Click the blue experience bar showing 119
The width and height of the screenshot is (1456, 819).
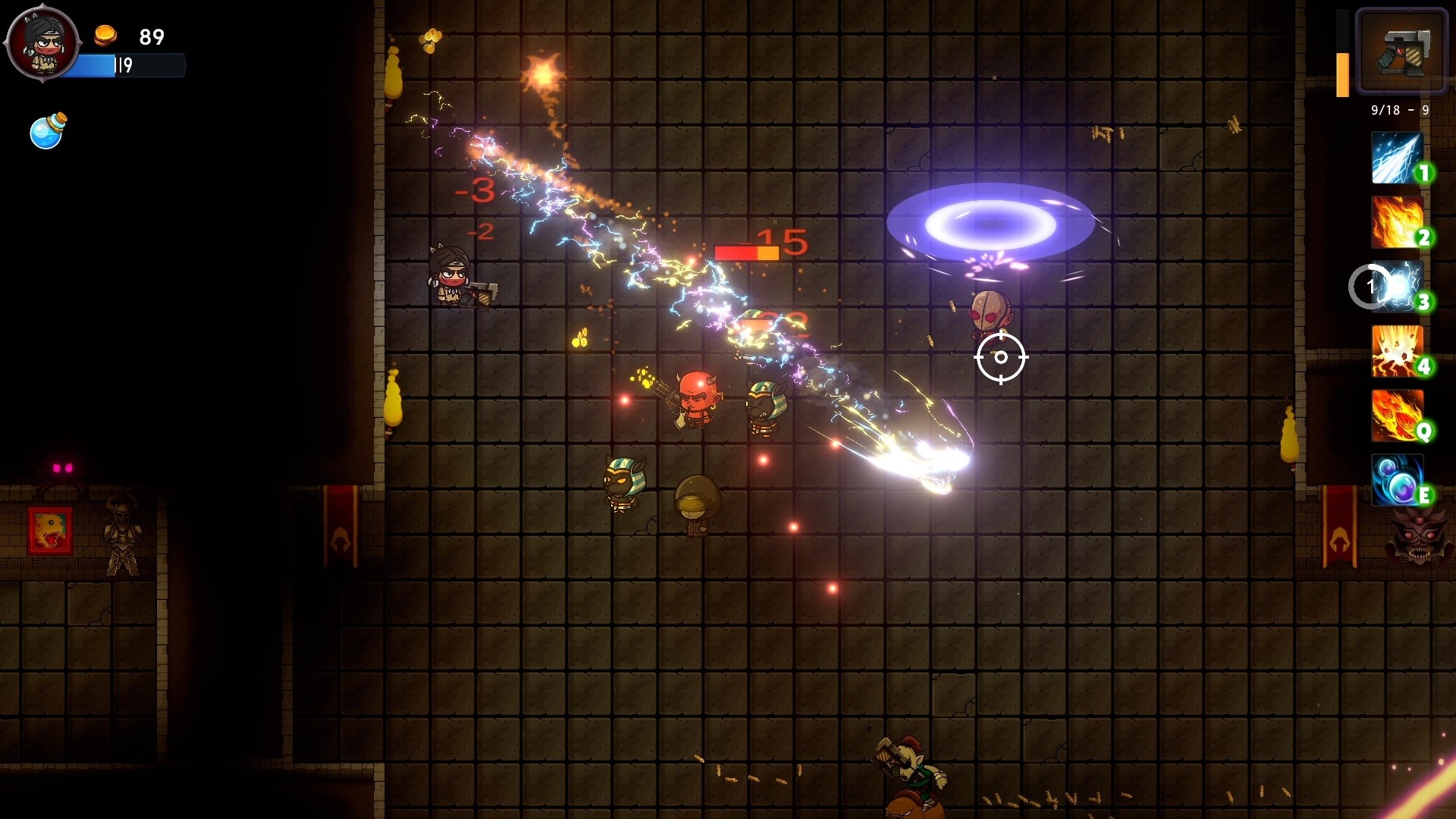pos(121,66)
